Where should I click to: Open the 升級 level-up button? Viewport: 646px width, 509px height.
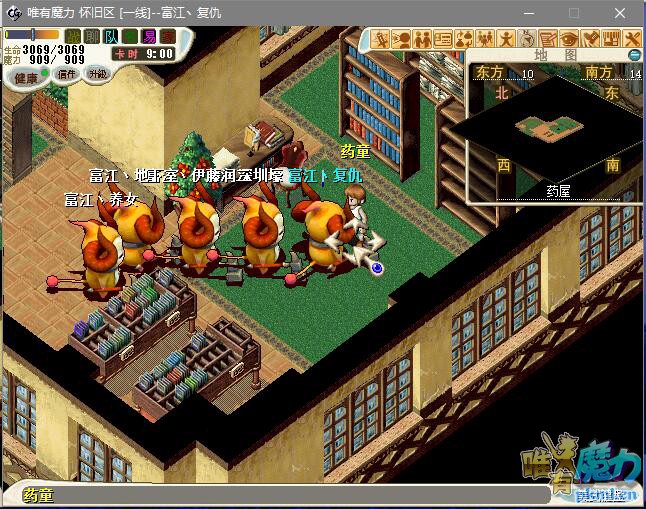(x=97, y=73)
